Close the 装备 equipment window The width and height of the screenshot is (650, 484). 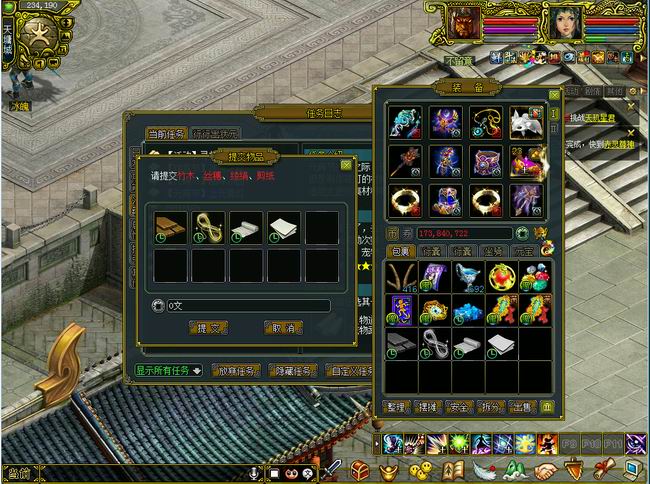coord(553,95)
